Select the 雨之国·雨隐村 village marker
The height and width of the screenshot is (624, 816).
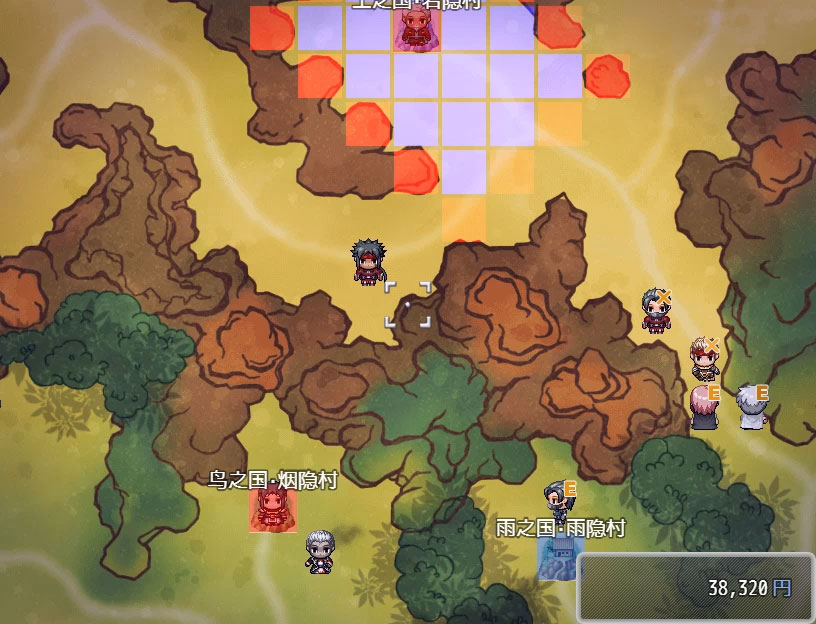point(558,558)
